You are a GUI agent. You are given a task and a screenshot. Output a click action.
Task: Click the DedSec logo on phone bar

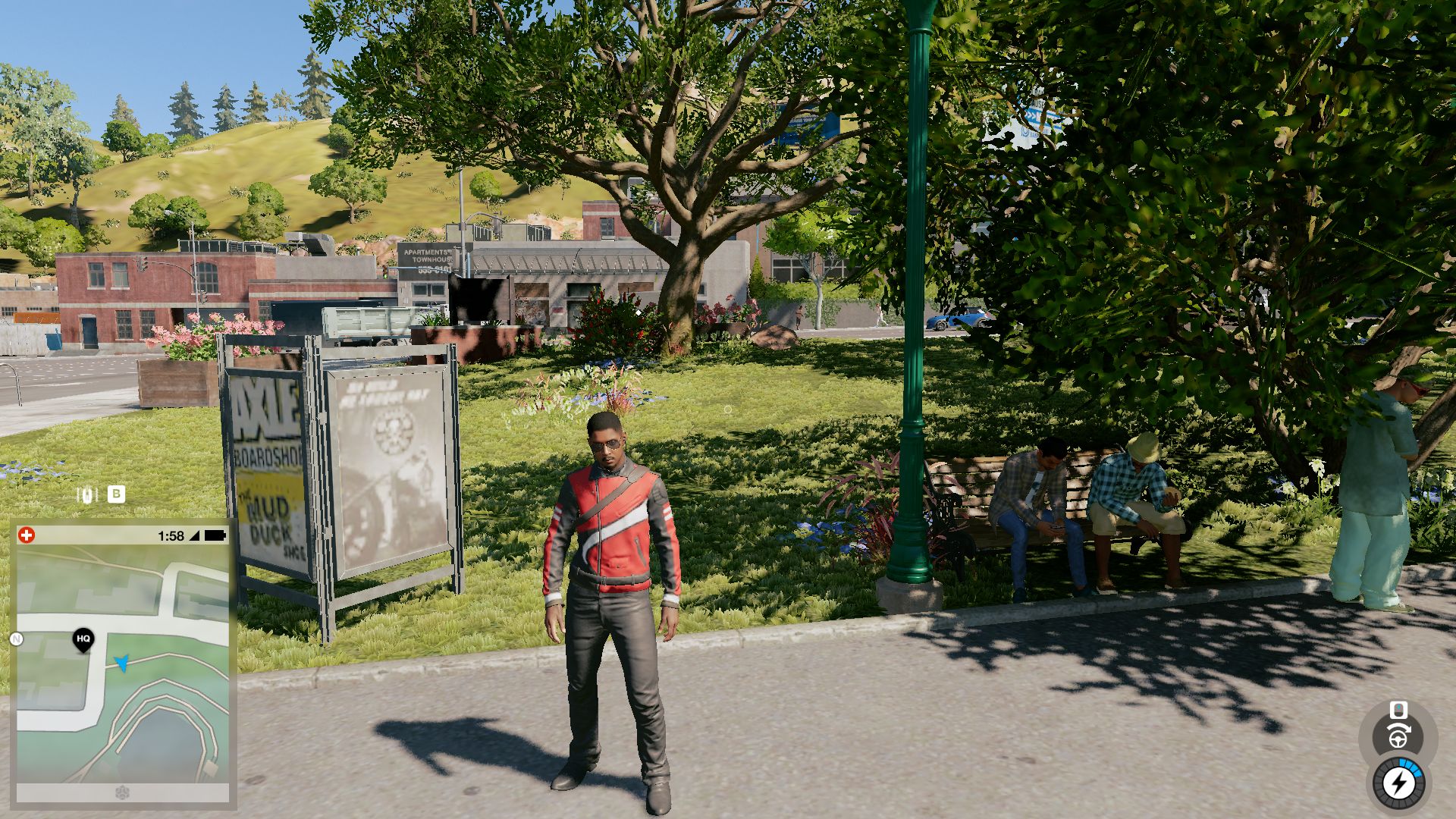[x=123, y=793]
